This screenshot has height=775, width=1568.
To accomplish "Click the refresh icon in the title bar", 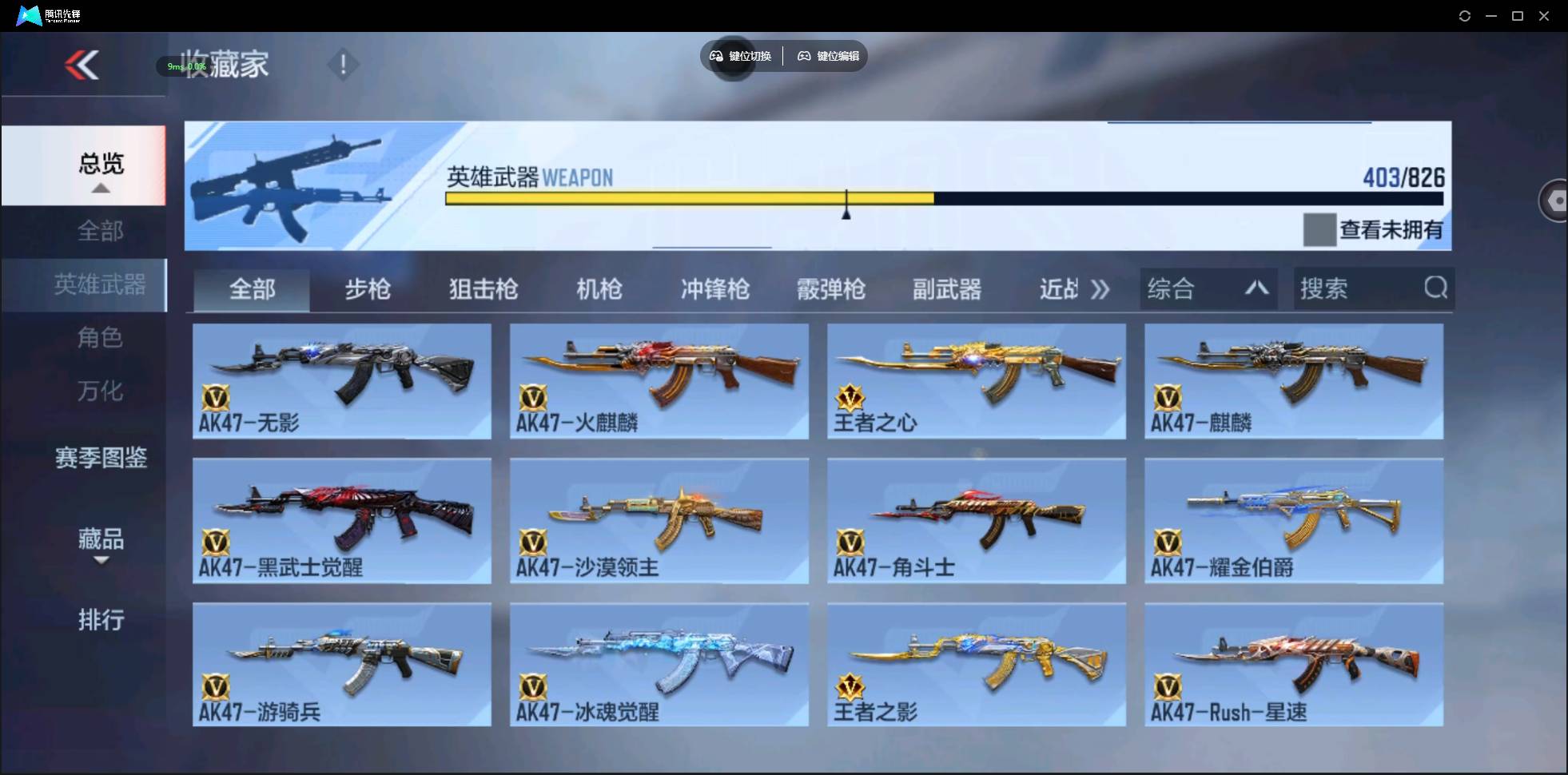I will [1465, 15].
